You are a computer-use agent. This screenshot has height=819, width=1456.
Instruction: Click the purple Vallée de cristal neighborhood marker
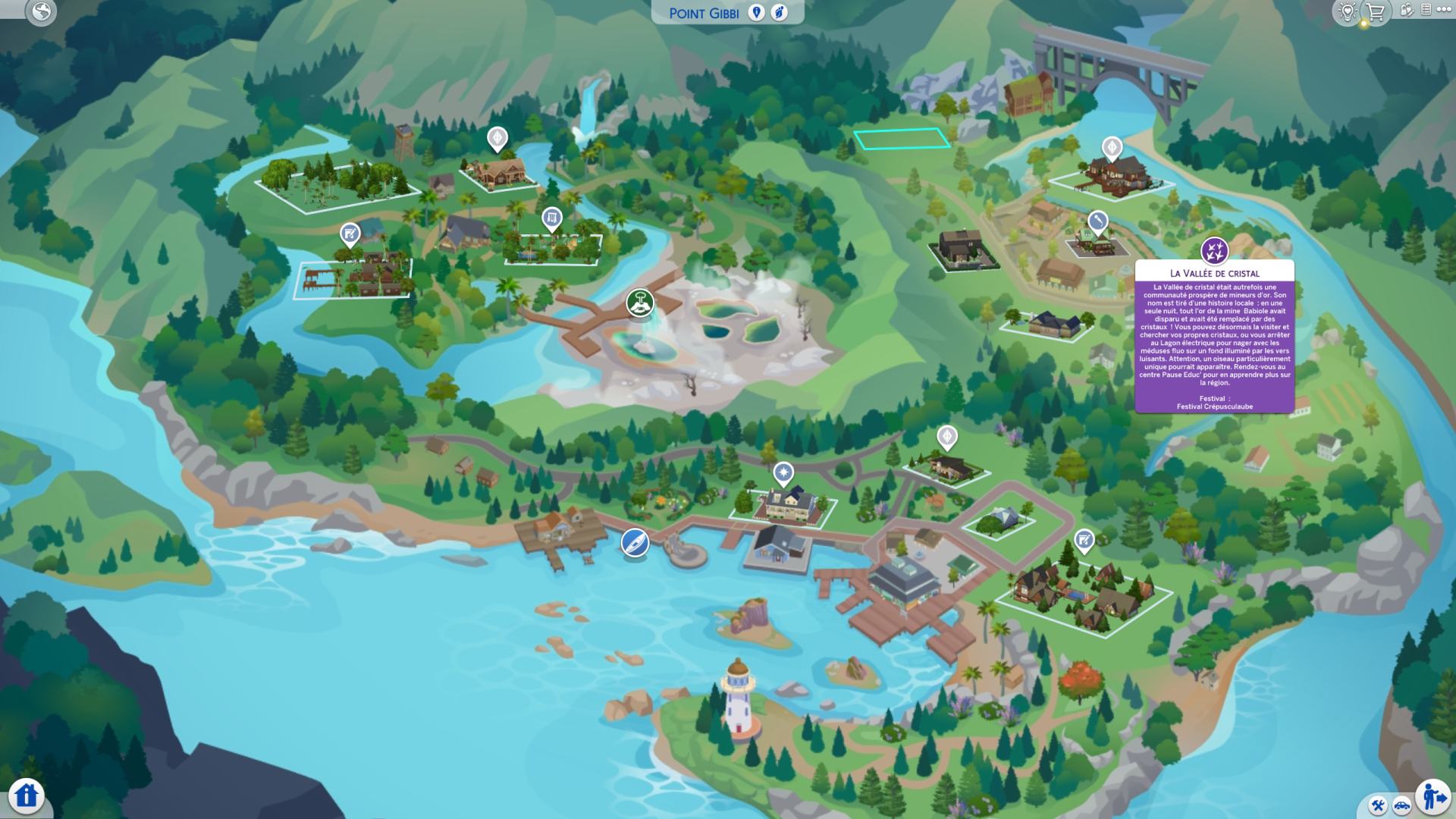pyautogui.click(x=1214, y=250)
